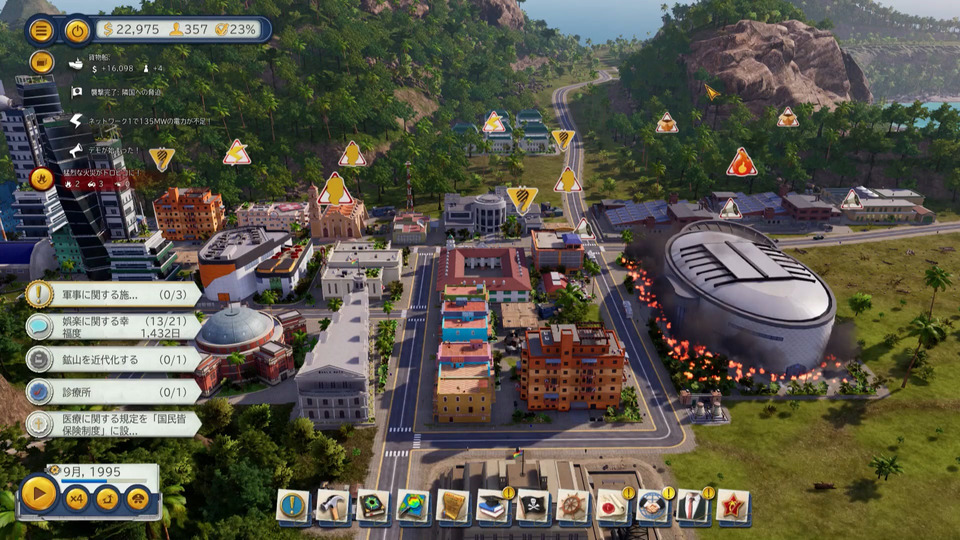
Task: Select the 鉱山を近代化する objective
Action: pos(112,359)
